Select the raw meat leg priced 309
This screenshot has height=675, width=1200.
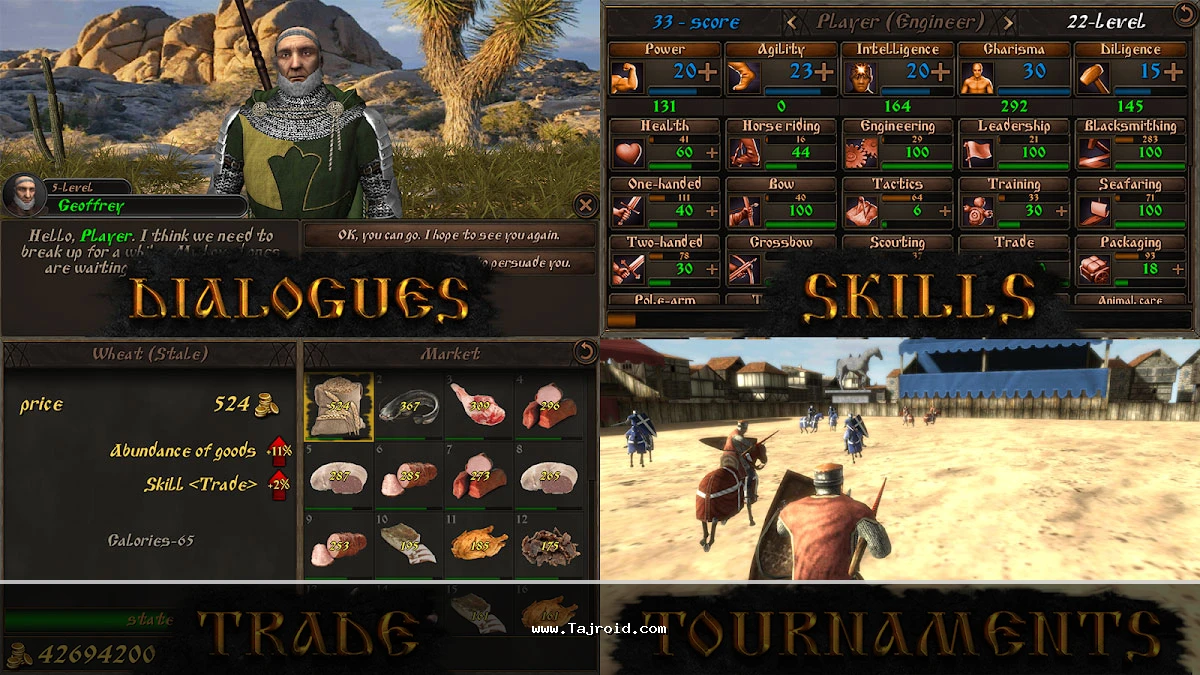479,406
